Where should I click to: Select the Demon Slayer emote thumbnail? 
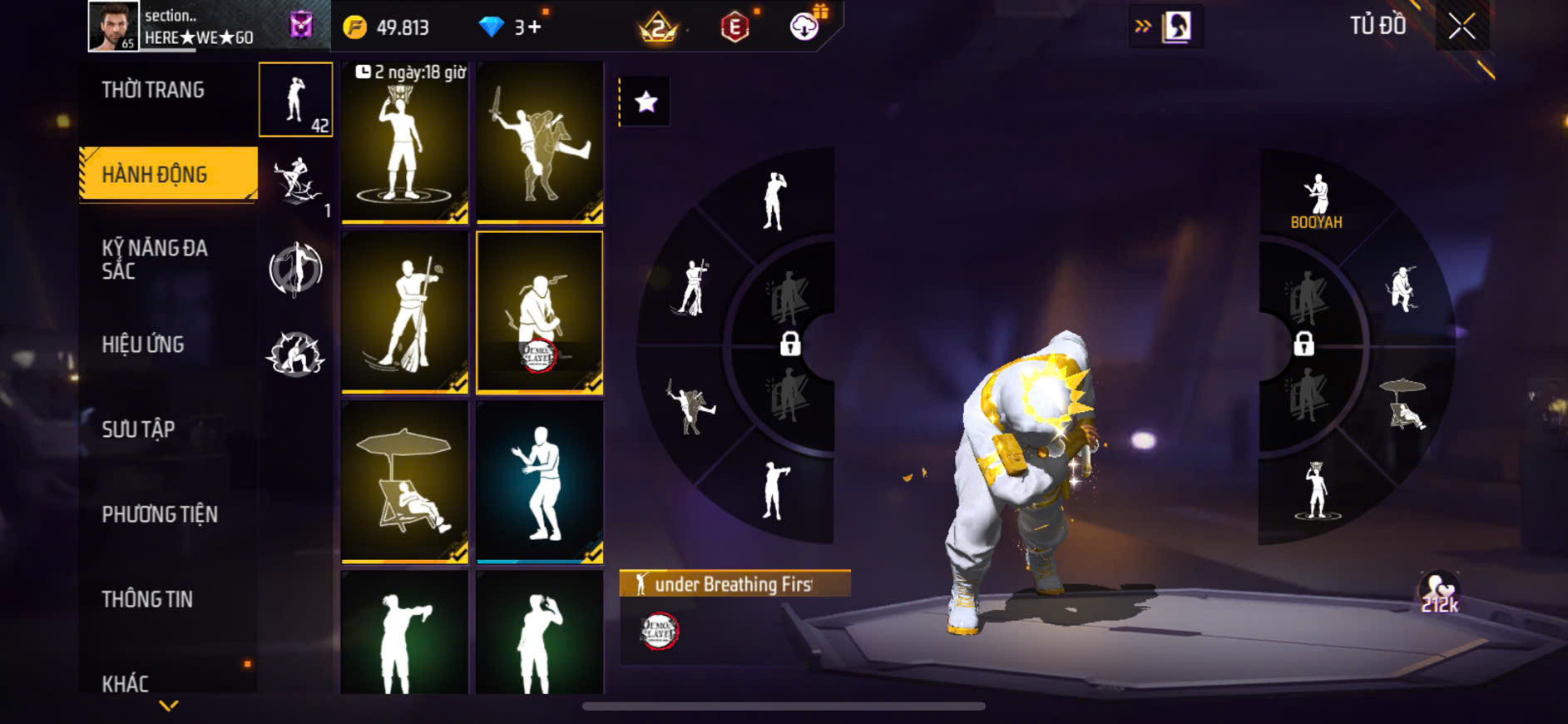[x=540, y=311]
